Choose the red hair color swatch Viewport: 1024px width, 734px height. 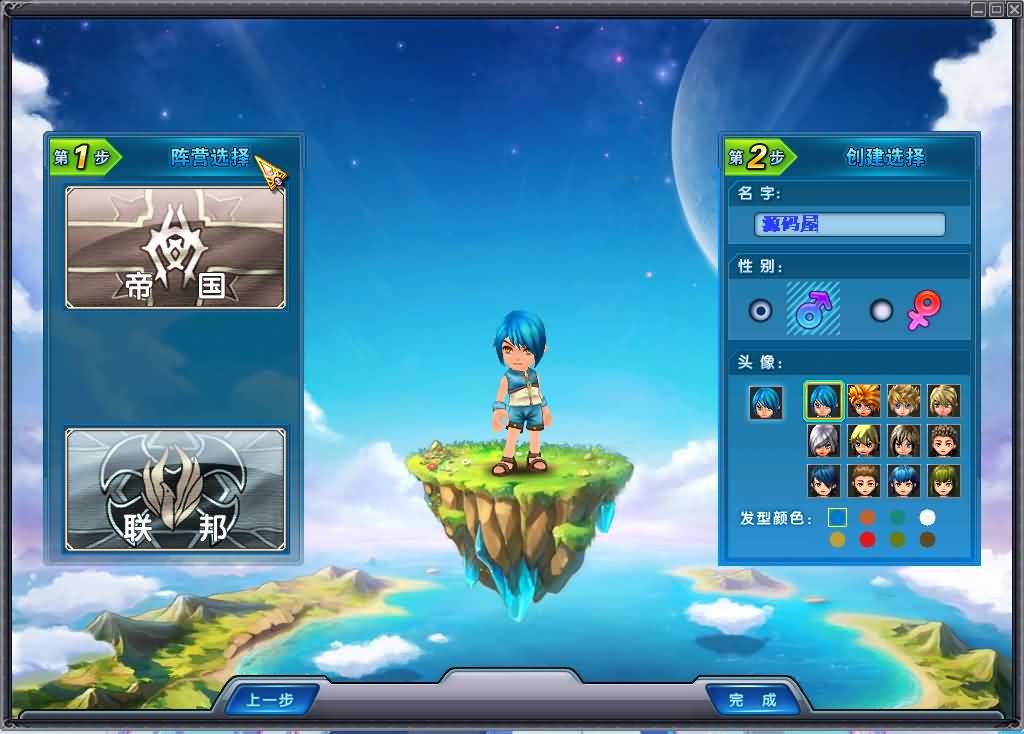pos(867,540)
